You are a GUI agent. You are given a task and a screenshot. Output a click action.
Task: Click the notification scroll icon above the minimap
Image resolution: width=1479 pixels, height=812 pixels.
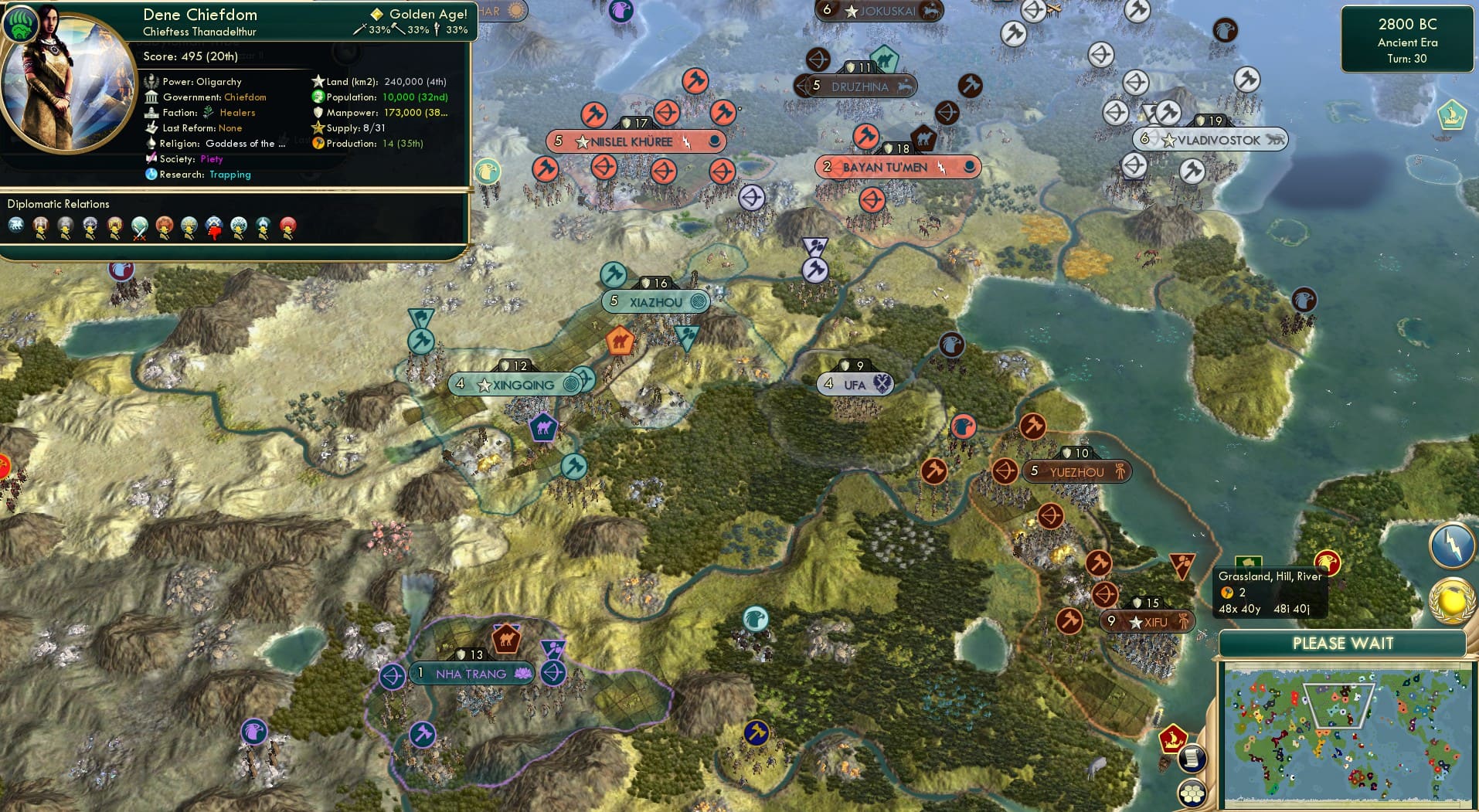[x=1192, y=757]
